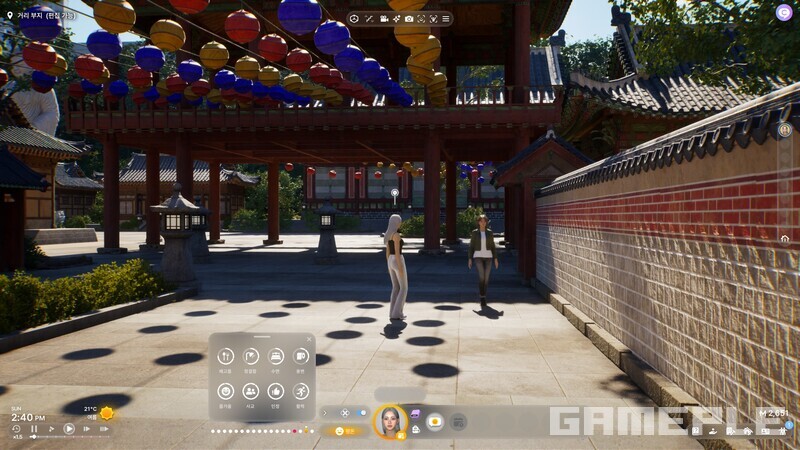Select the social need people icon
This screenshot has height=450, width=800.
(250, 391)
